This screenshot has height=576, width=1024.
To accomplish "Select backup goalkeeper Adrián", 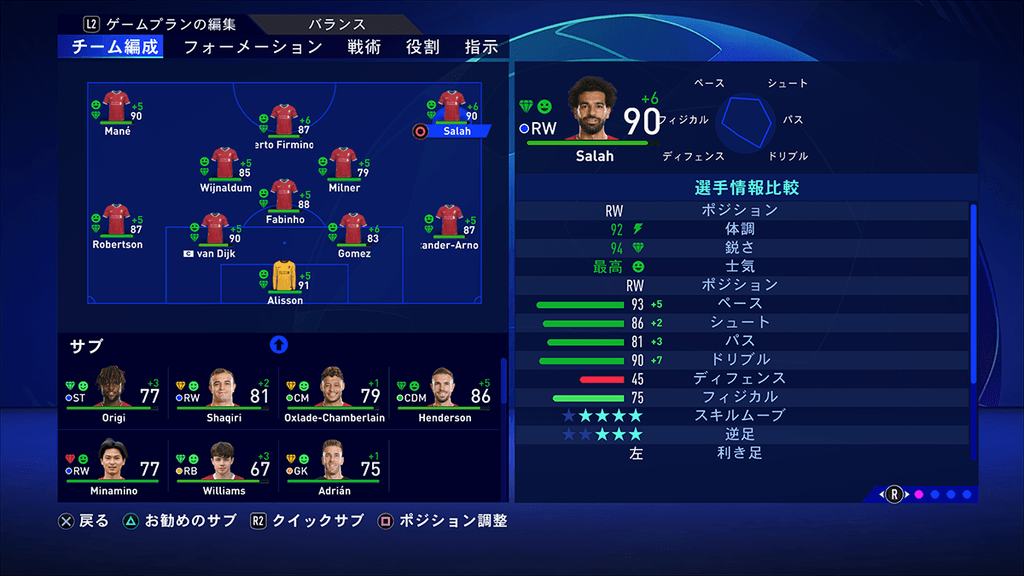I will coord(334,468).
